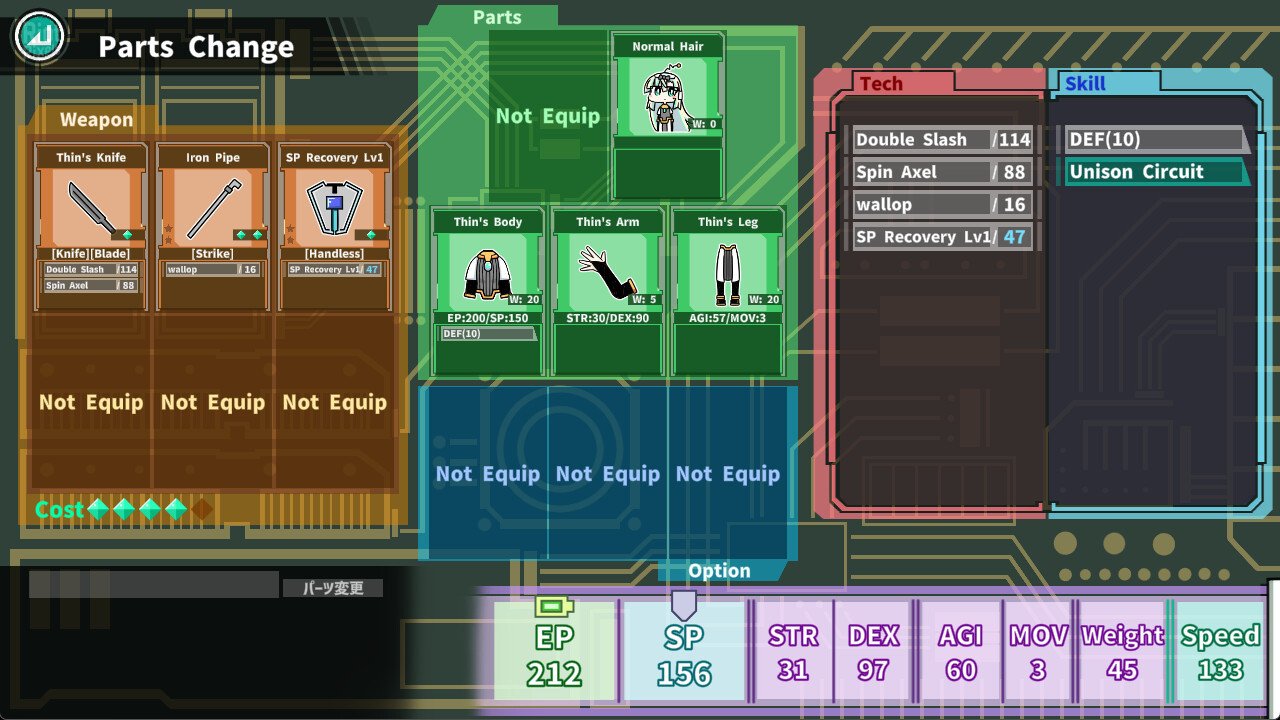Screen dimensions: 1280x720
Task: Select the Weapon section header
Action: pyautogui.click(x=96, y=120)
